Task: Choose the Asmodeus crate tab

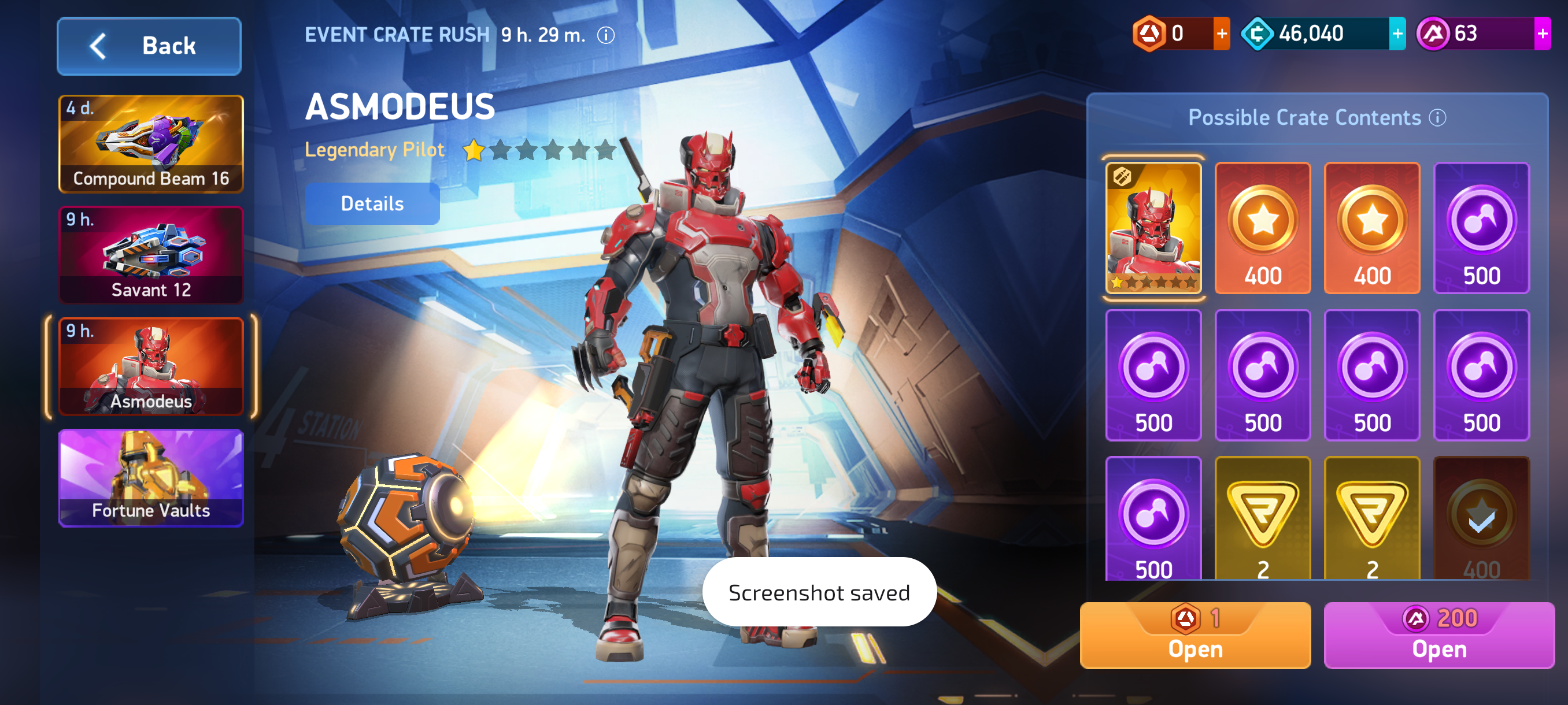Action: [x=151, y=366]
